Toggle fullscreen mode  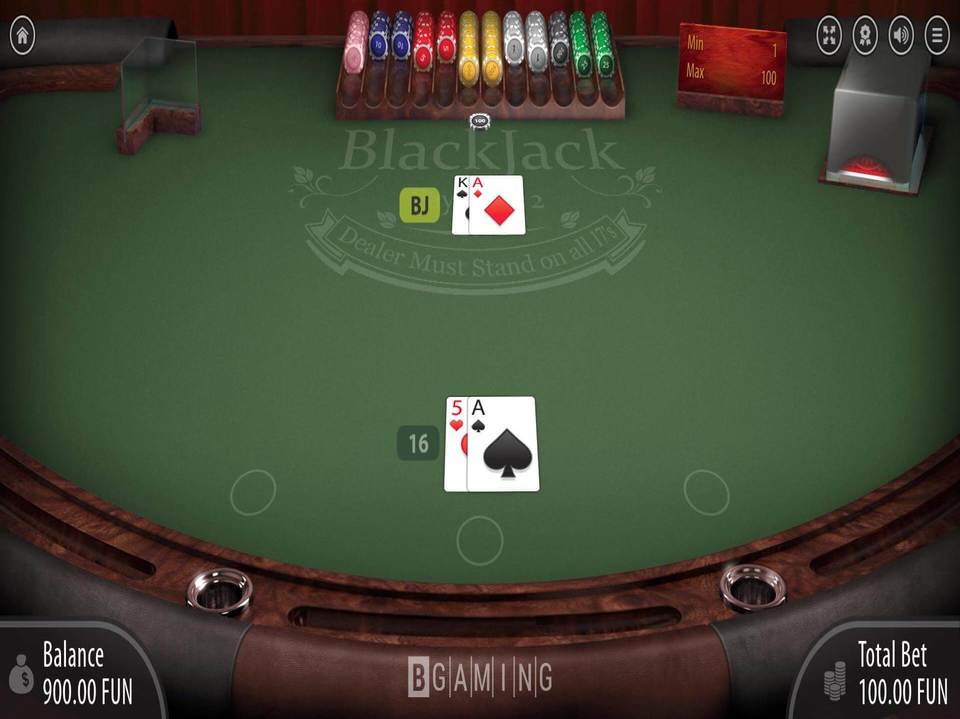pyautogui.click(x=829, y=36)
